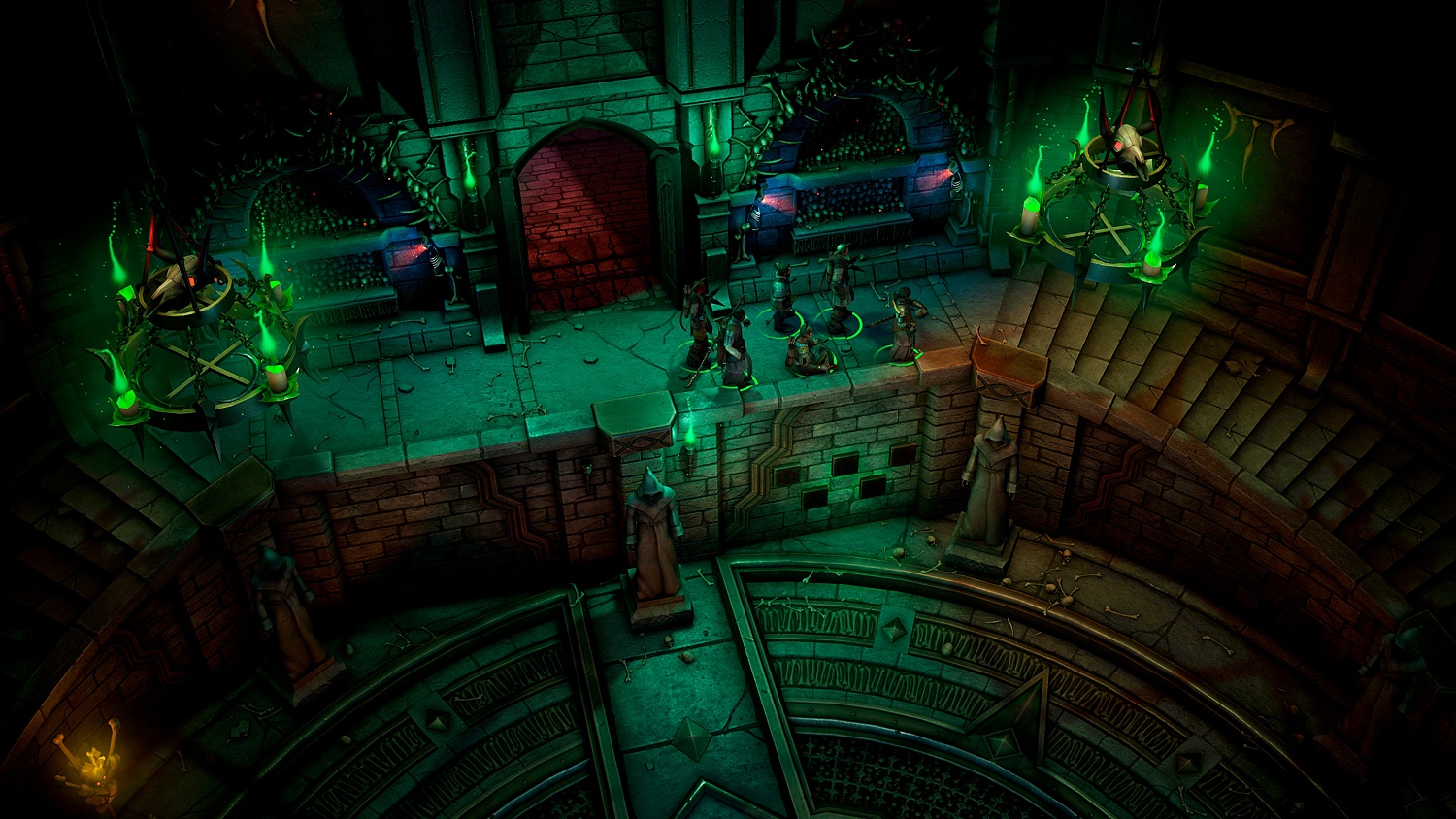The width and height of the screenshot is (1456, 819).
Task: Select the party member holding a skull
Action: point(905,327)
